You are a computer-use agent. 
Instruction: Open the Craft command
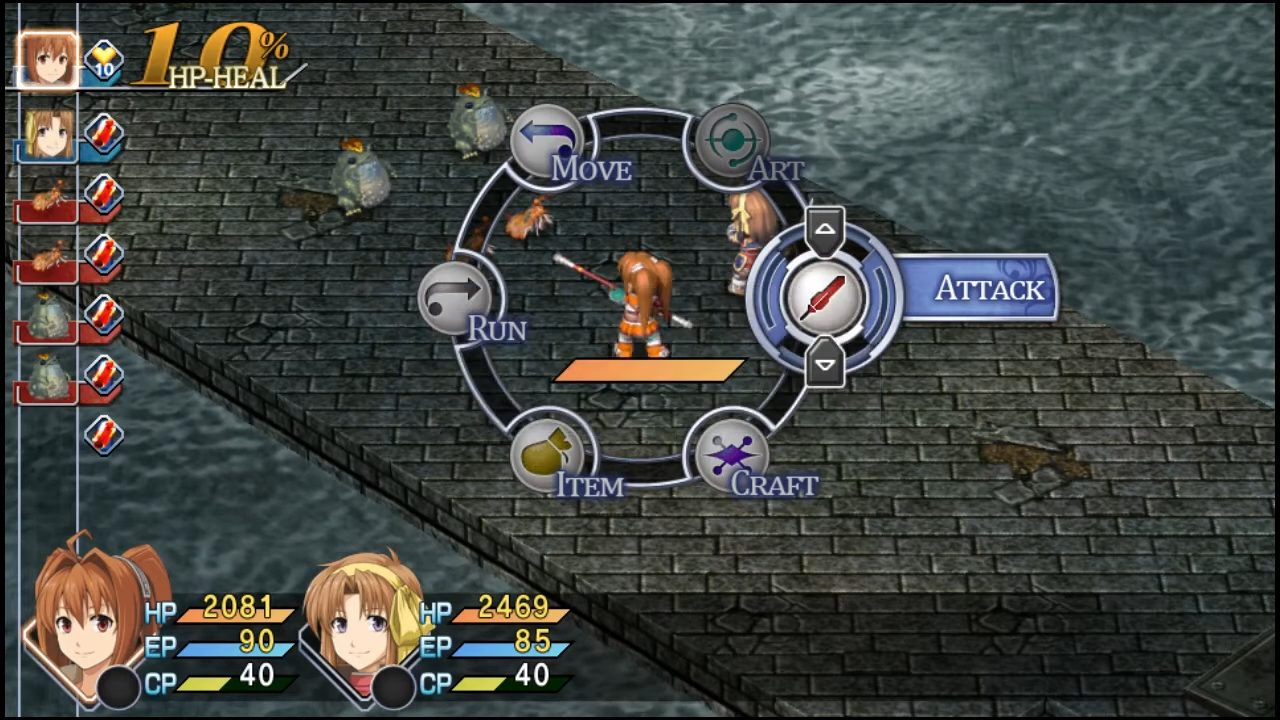(731, 456)
